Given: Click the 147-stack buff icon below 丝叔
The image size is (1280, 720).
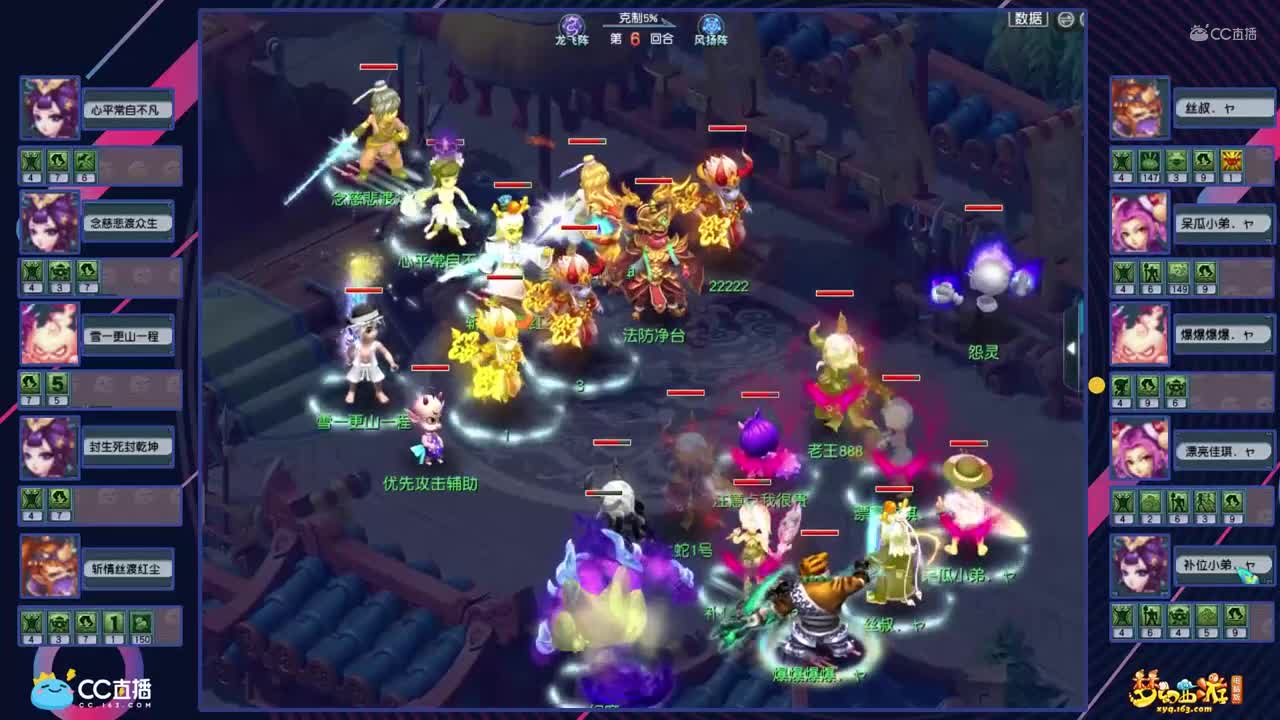Looking at the screenshot, I should pyautogui.click(x=1150, y=160).
